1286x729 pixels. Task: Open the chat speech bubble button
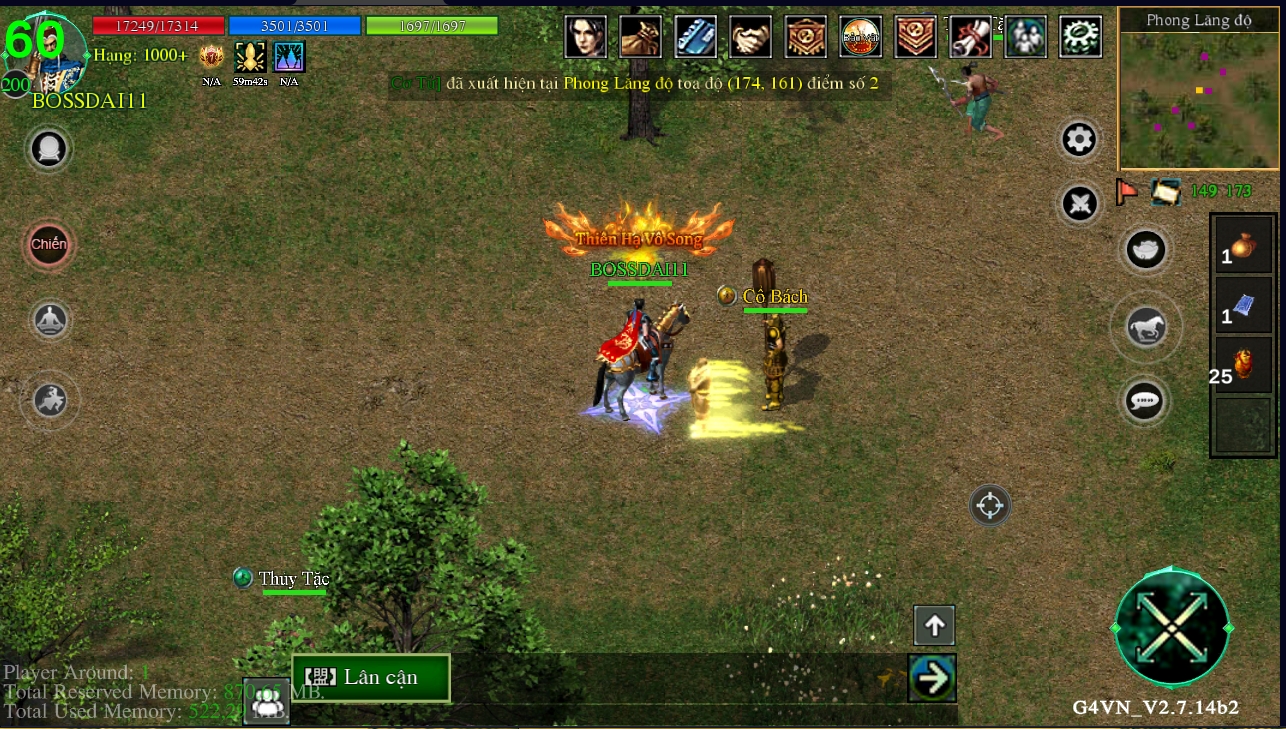coord(1145,401)
